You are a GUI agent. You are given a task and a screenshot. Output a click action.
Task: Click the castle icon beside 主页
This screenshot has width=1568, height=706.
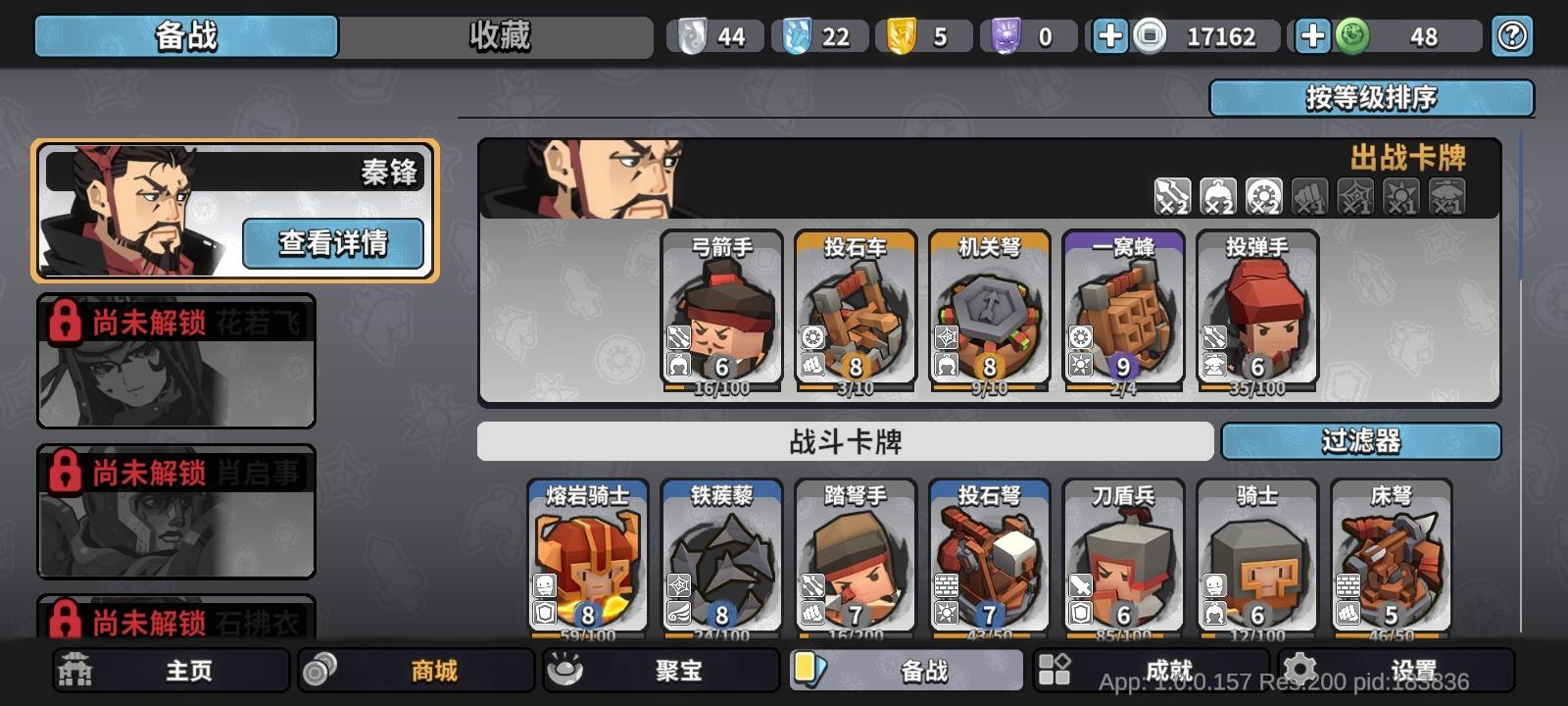(73, 670)
